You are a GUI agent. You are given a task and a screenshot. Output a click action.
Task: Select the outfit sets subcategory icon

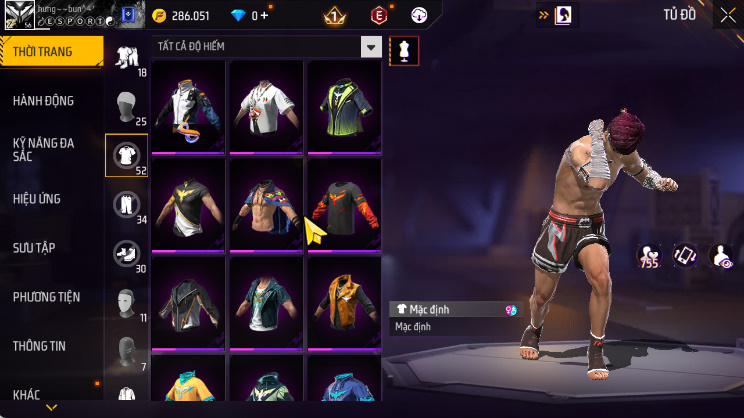[126, 56]
